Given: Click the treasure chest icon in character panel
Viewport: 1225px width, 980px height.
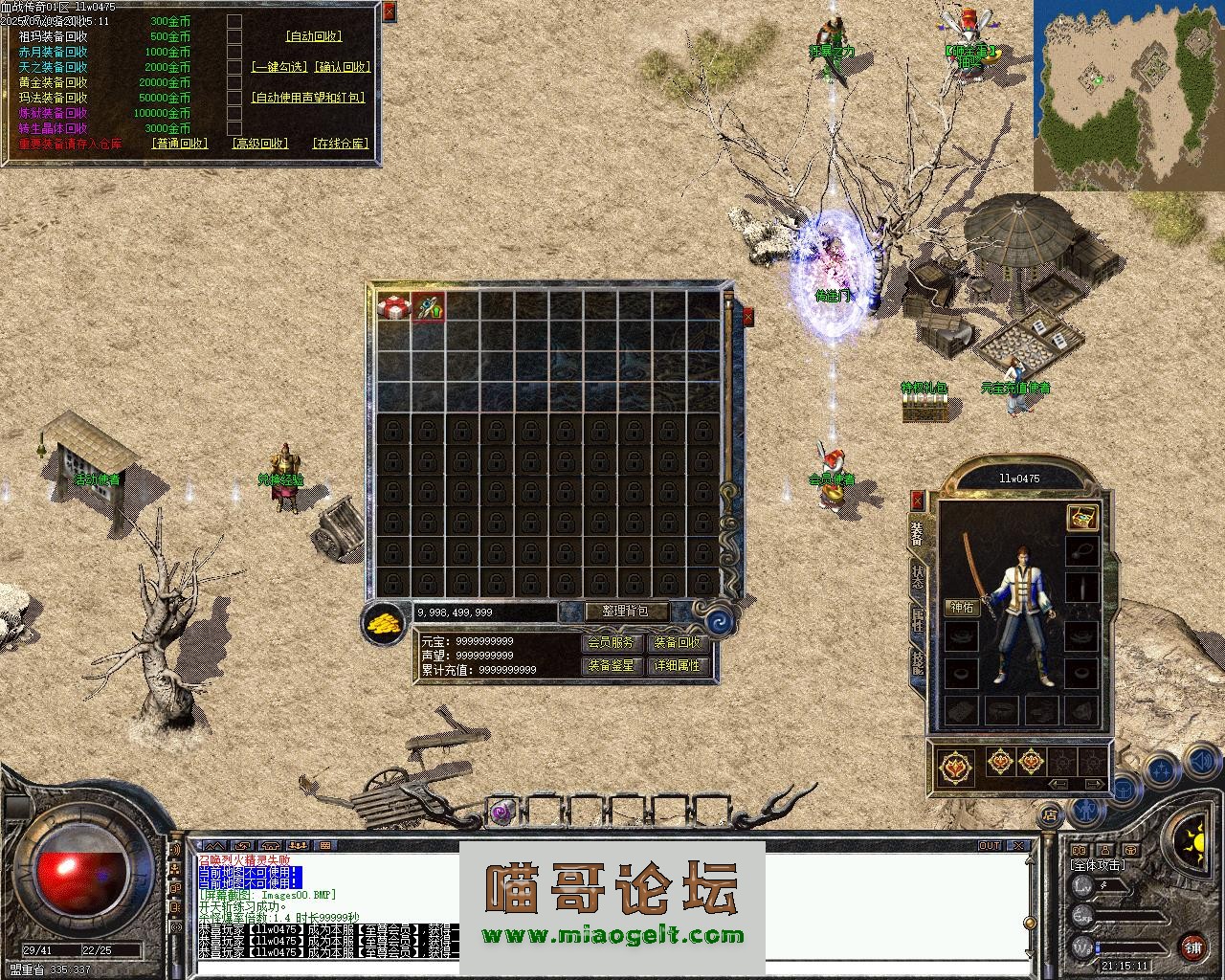Looking at the screenshot, I should click(1081, 518).
